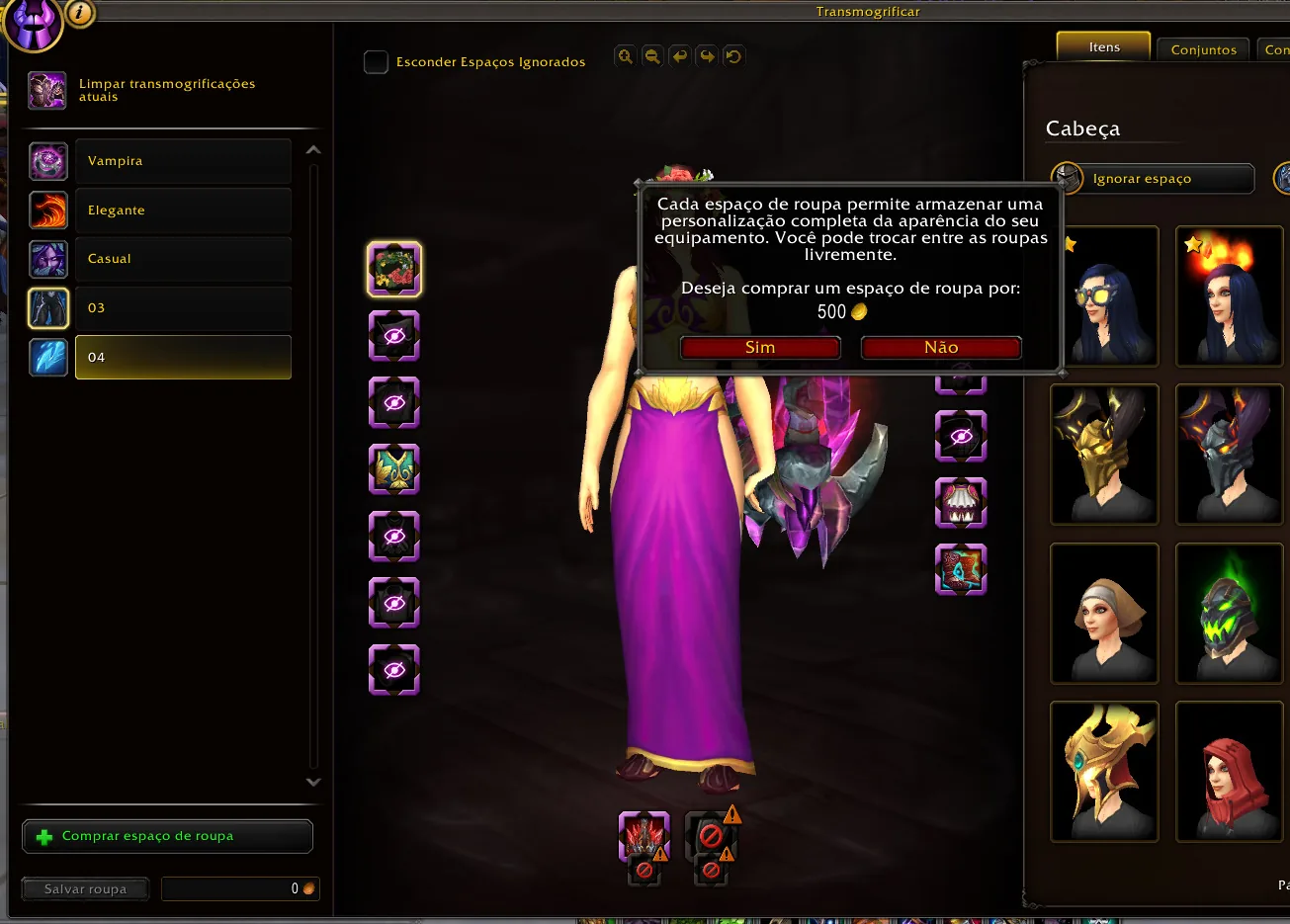The width and height of the screenshot is (1290, 924).
Task: Switch to the Itens tab
Action: click(x=1102, y=45)
